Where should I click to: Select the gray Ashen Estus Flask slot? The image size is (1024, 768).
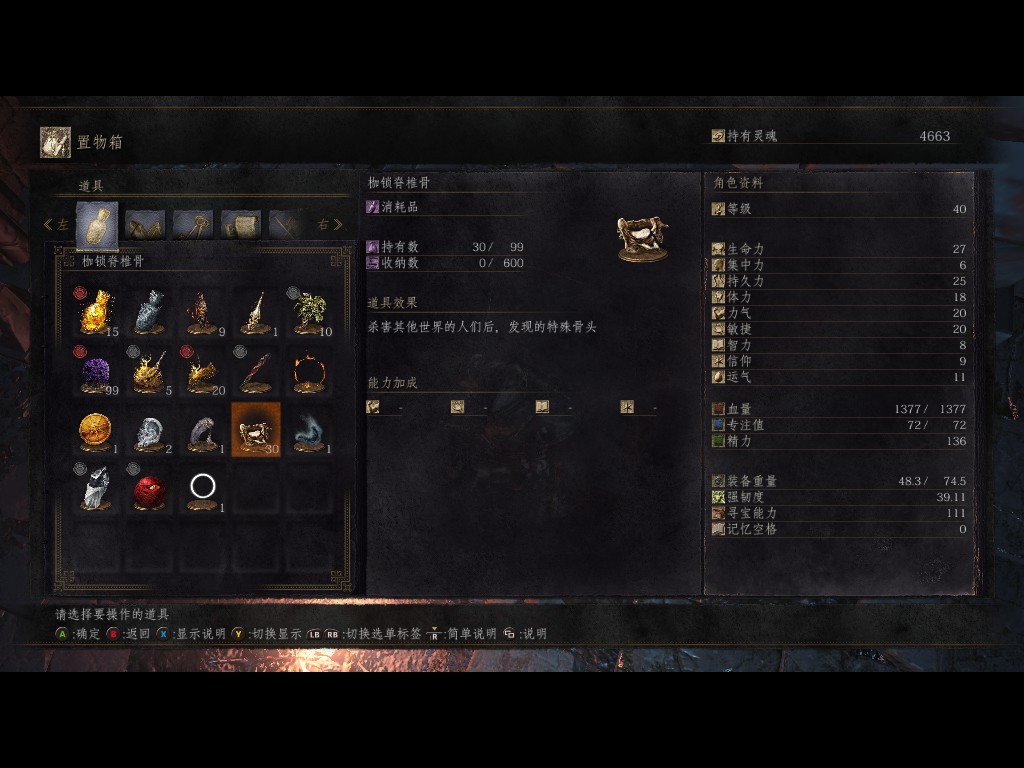149,312
